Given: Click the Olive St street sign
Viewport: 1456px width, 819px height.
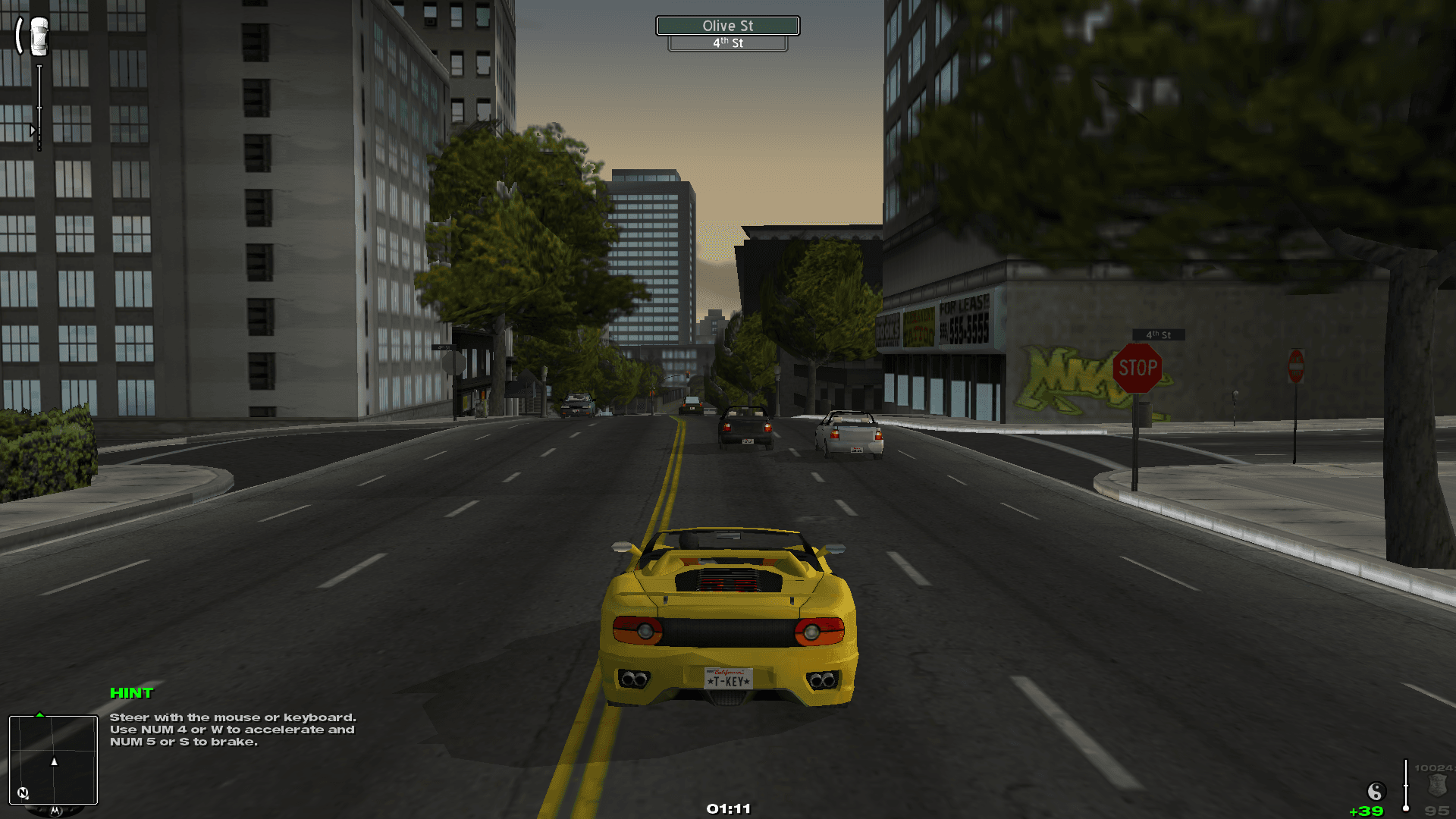Looking at the screenshot, I should pos(727,26).
